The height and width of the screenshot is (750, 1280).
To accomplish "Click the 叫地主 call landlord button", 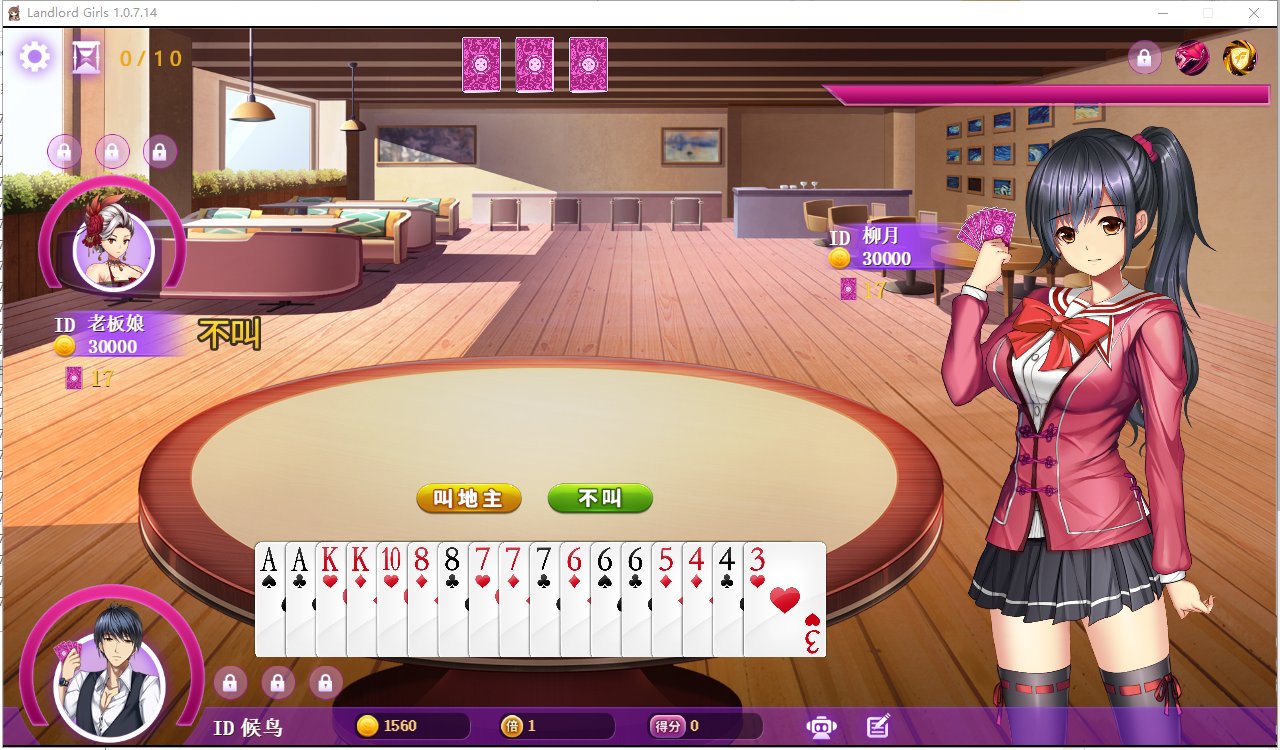I will coord(469,498).
